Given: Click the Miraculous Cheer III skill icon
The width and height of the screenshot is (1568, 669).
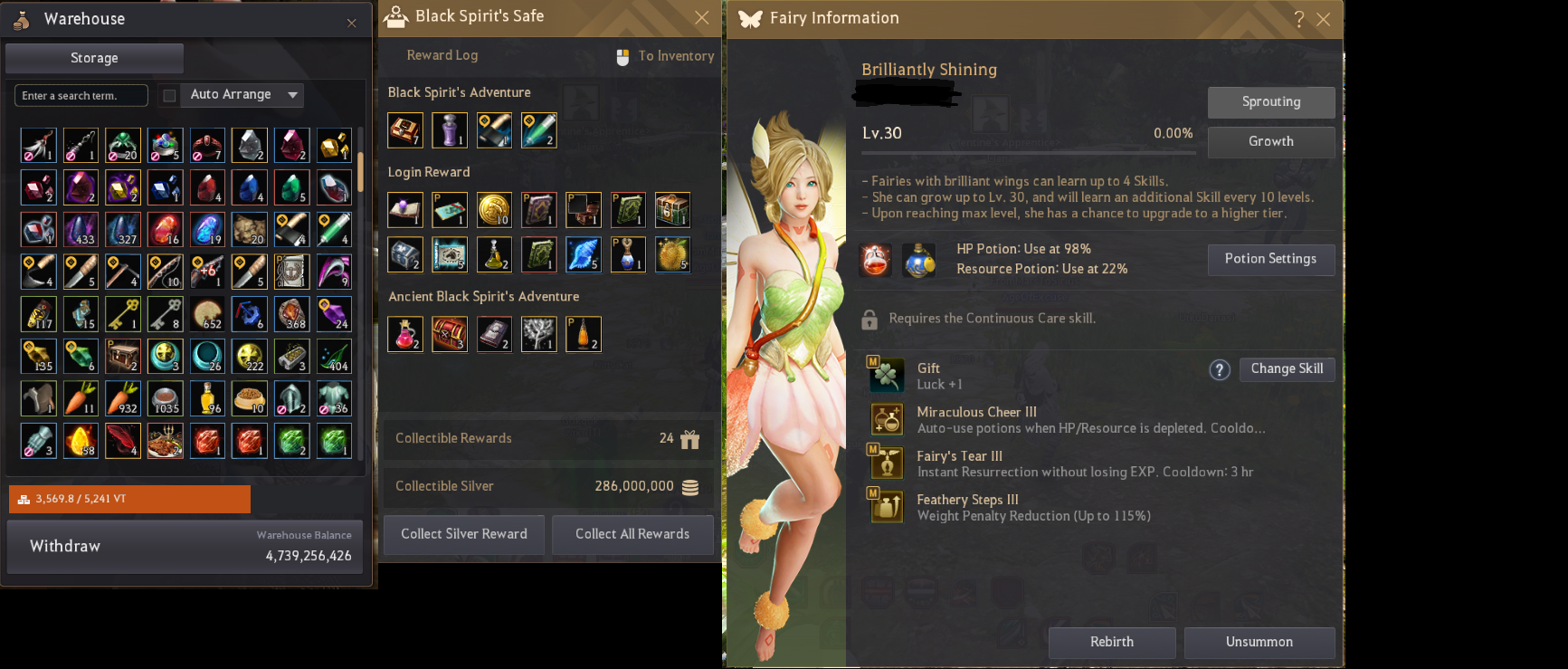Looking at the screenshot, I should (x=887, y=418).
